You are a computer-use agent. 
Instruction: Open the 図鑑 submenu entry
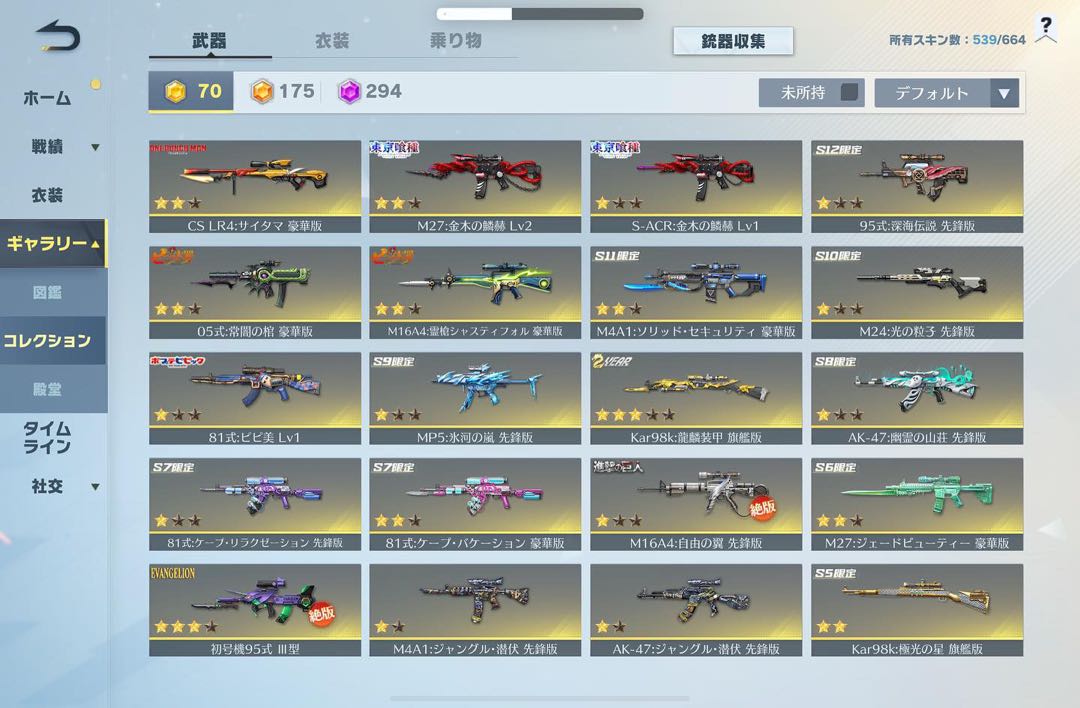tap(47, 293)
